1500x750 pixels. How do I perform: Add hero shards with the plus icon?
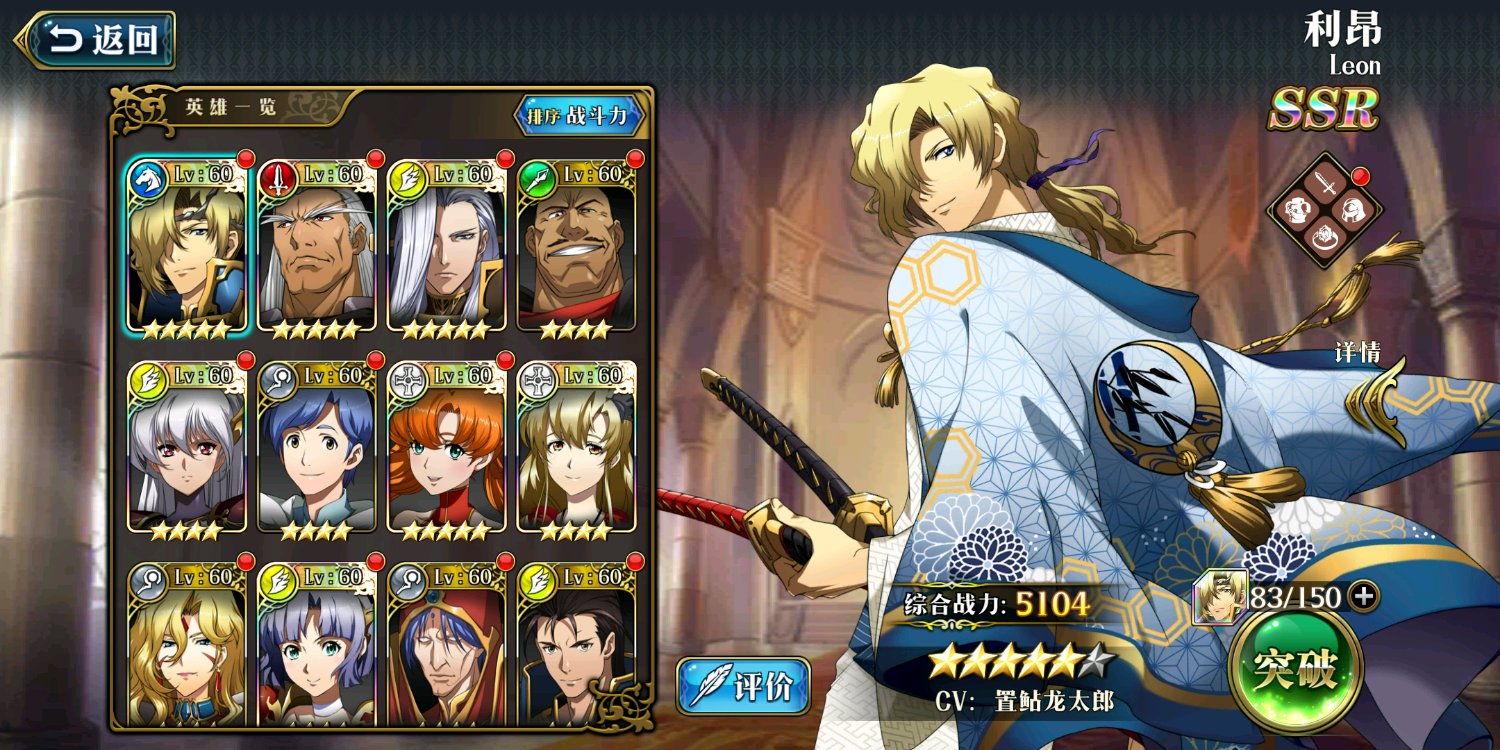coord(1362,597)
